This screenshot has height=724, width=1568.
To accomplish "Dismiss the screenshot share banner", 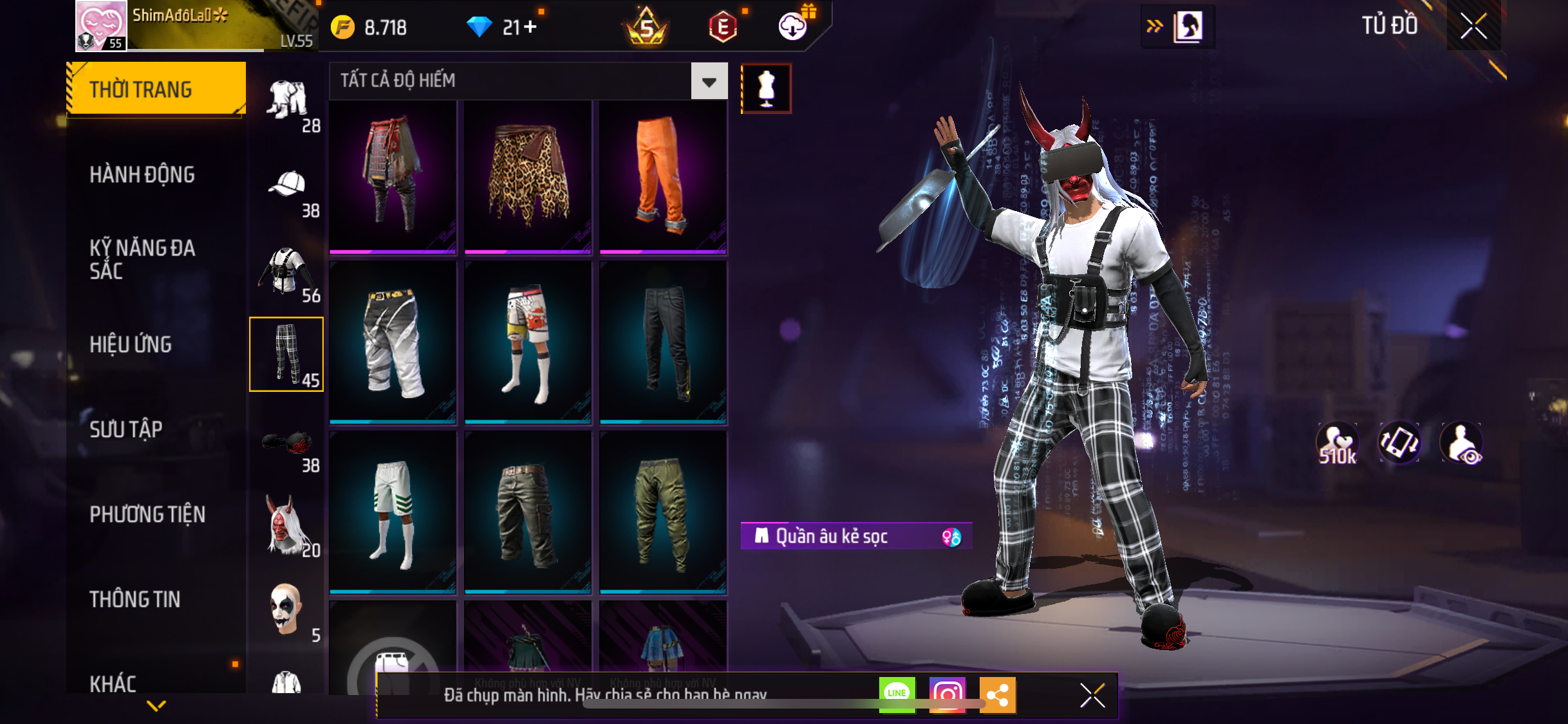I will click(x=1092, y=695).
